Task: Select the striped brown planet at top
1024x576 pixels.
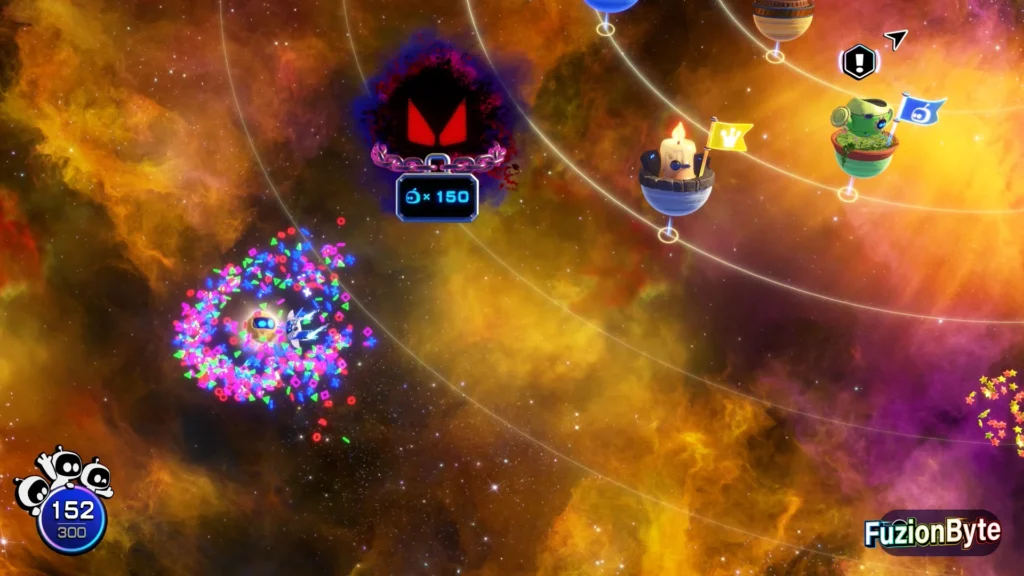Action: click(x=783, y=19)
